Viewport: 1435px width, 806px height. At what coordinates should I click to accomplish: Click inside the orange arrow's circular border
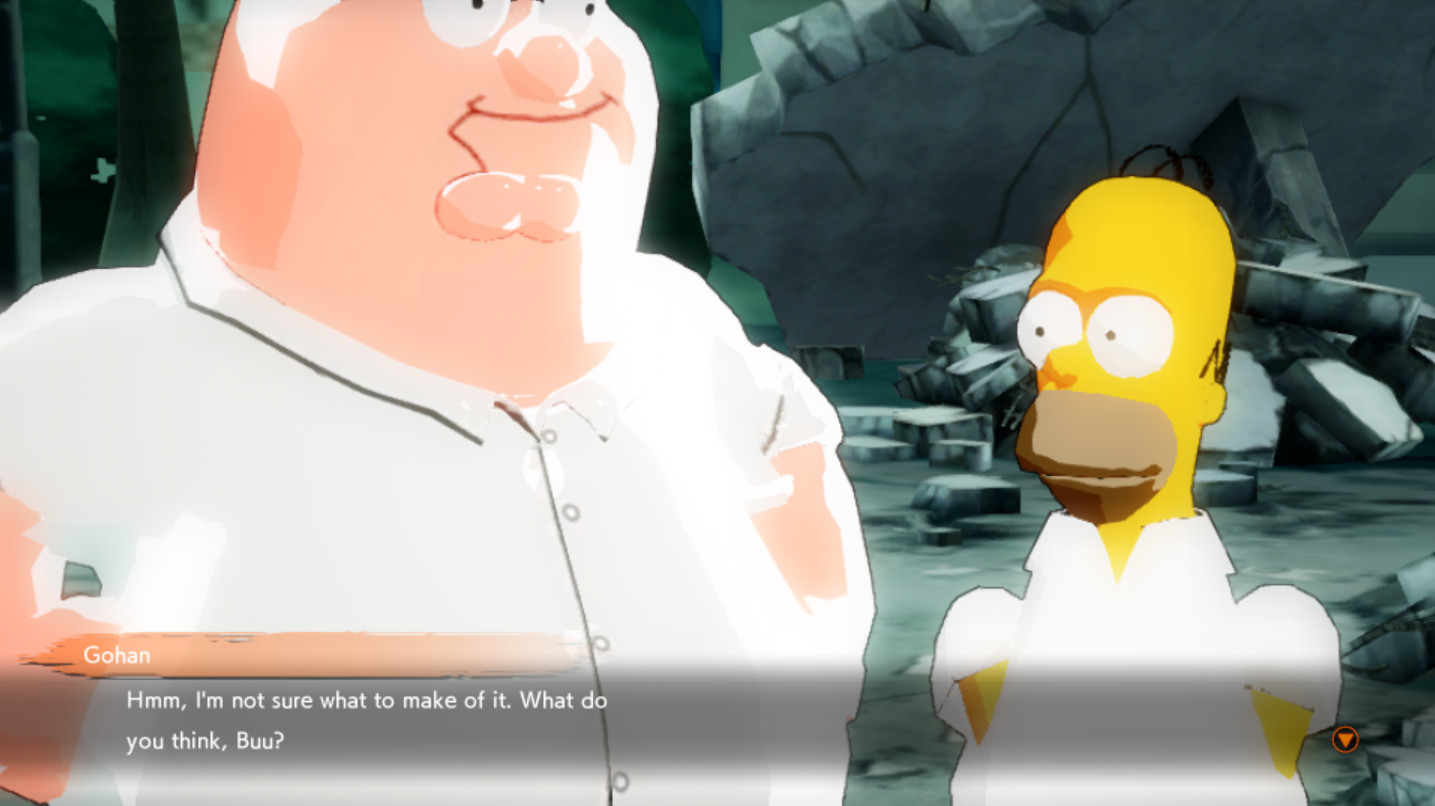pos(1345,737)
